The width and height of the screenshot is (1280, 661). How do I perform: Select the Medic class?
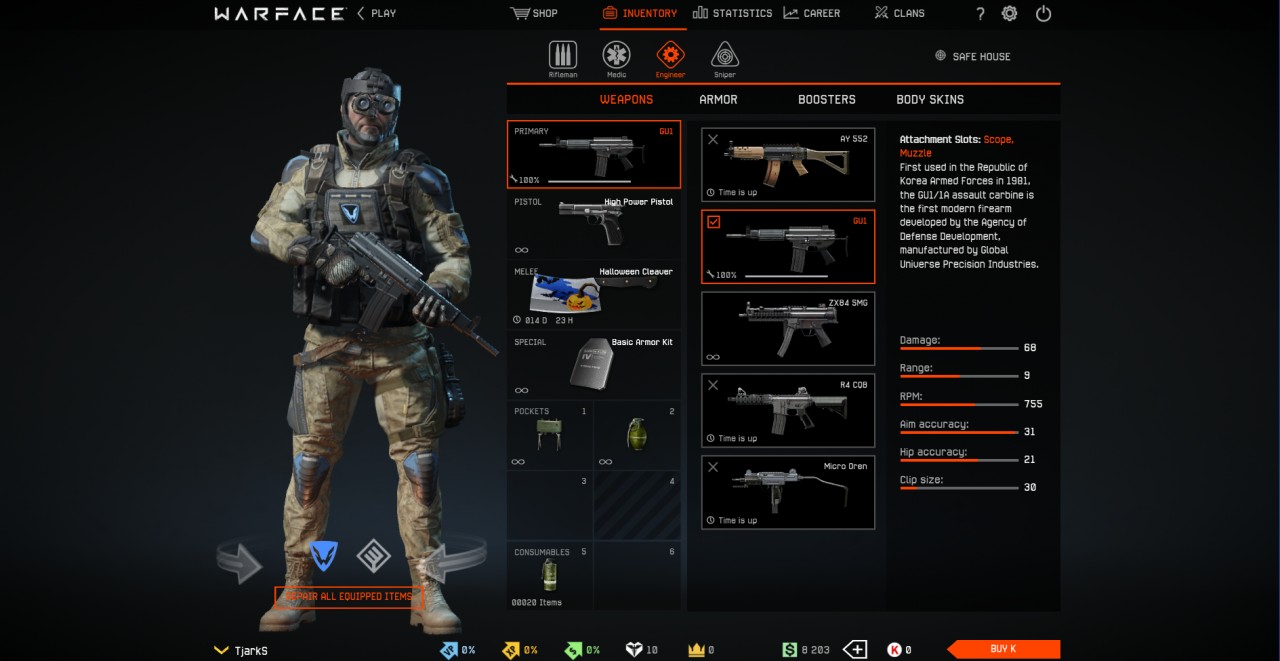616,58
